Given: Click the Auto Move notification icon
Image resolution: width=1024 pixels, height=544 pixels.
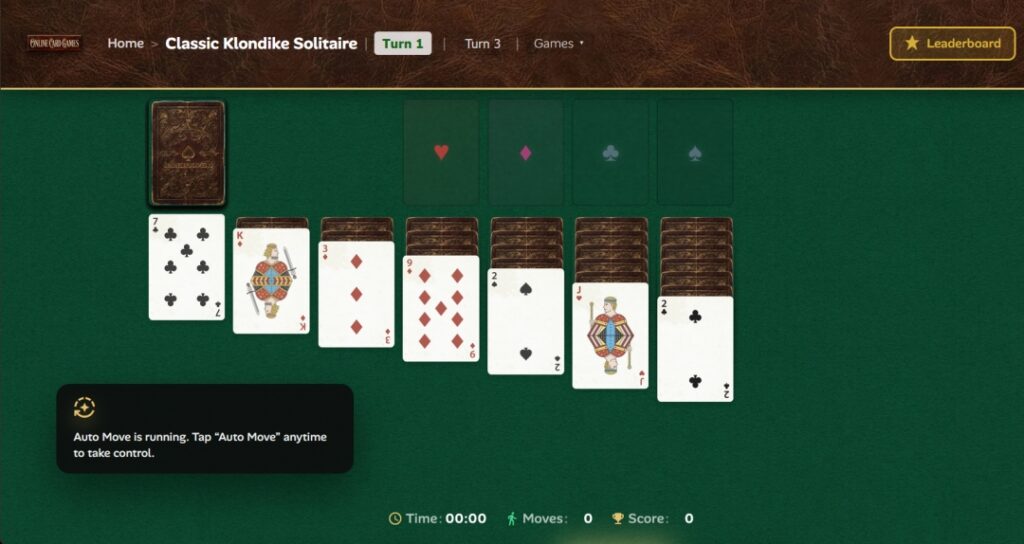Looking at the screenshot, I should [85, 407].
